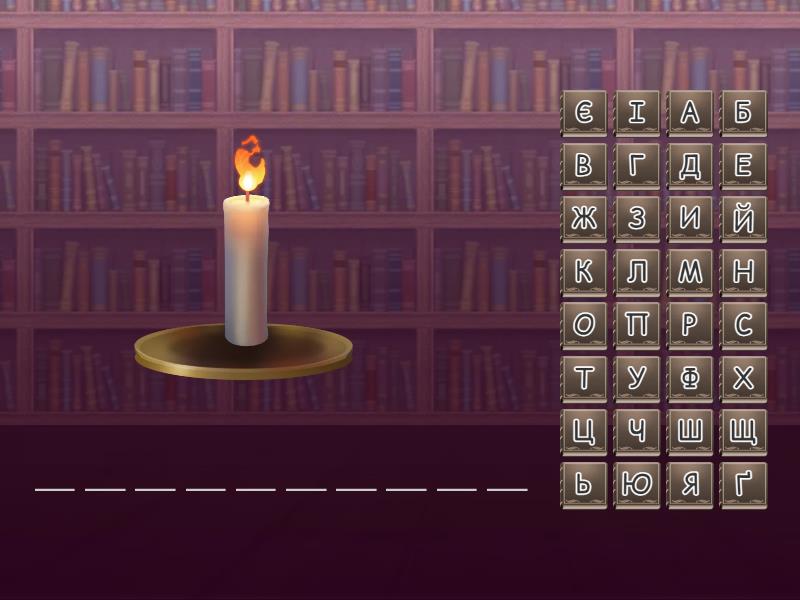
Task: Select the letter Й tile
Action: tap(743, 219)
